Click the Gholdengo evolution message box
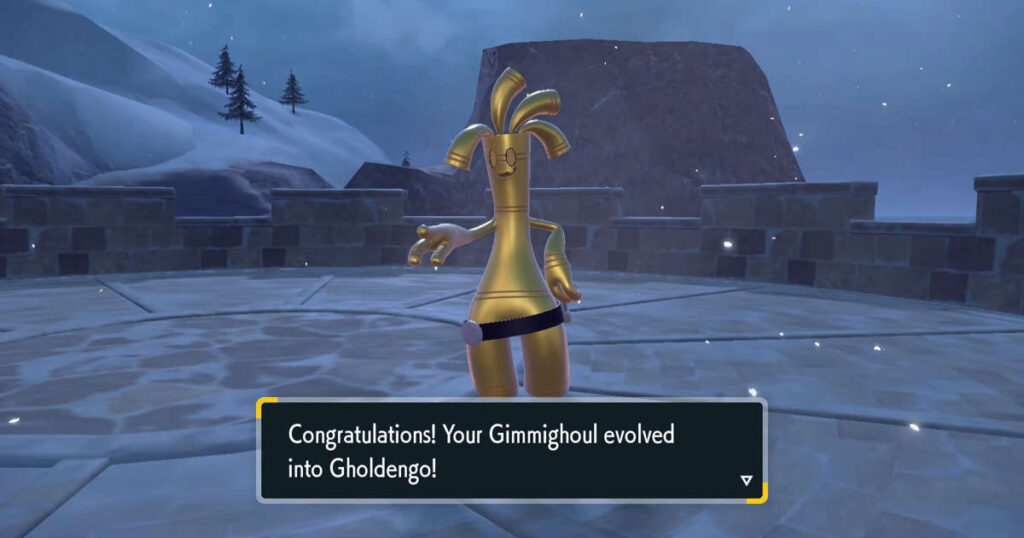1024x538 pixels. point(511,450)
